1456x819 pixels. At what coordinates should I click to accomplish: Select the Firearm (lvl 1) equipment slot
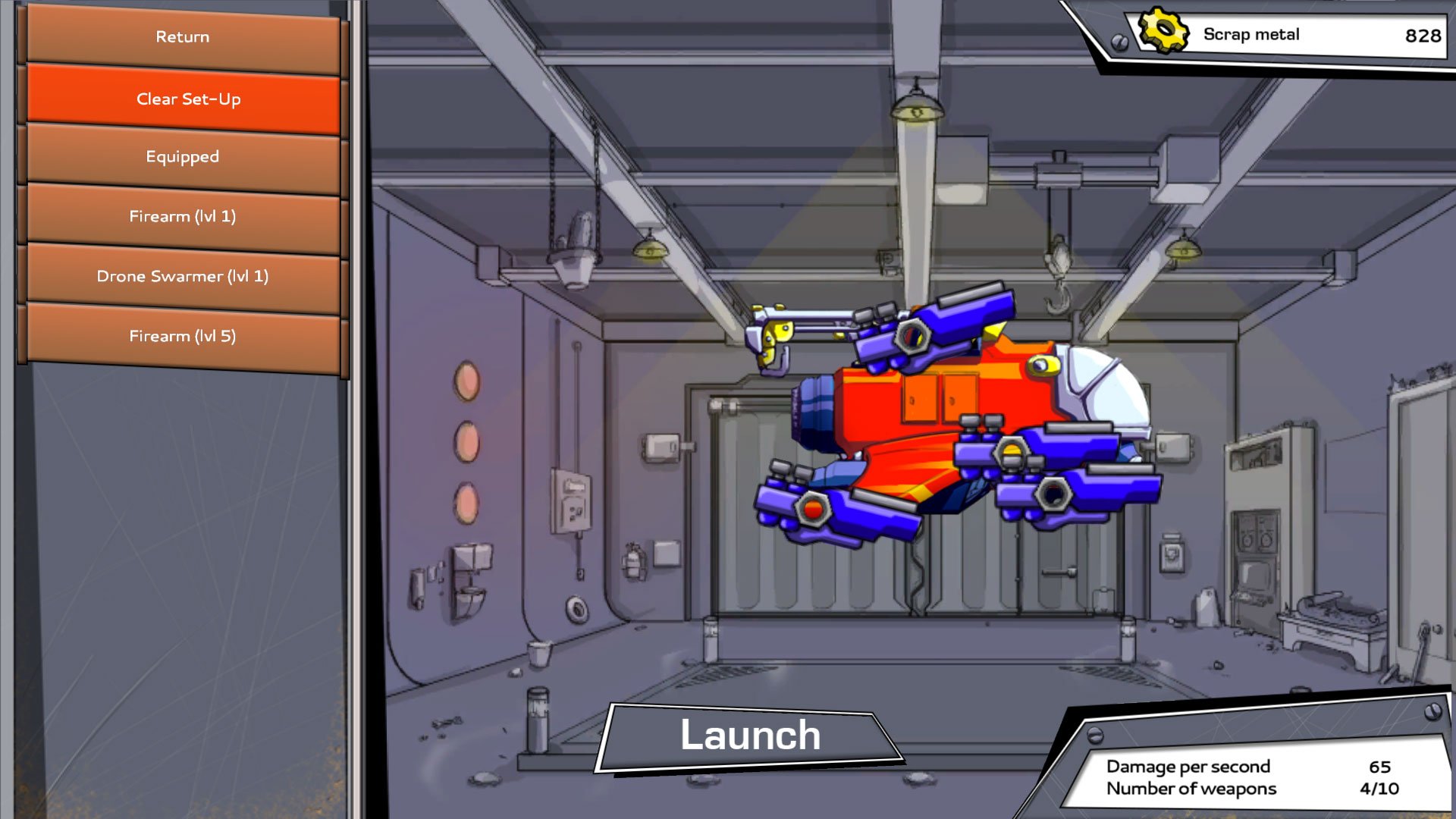183,216
